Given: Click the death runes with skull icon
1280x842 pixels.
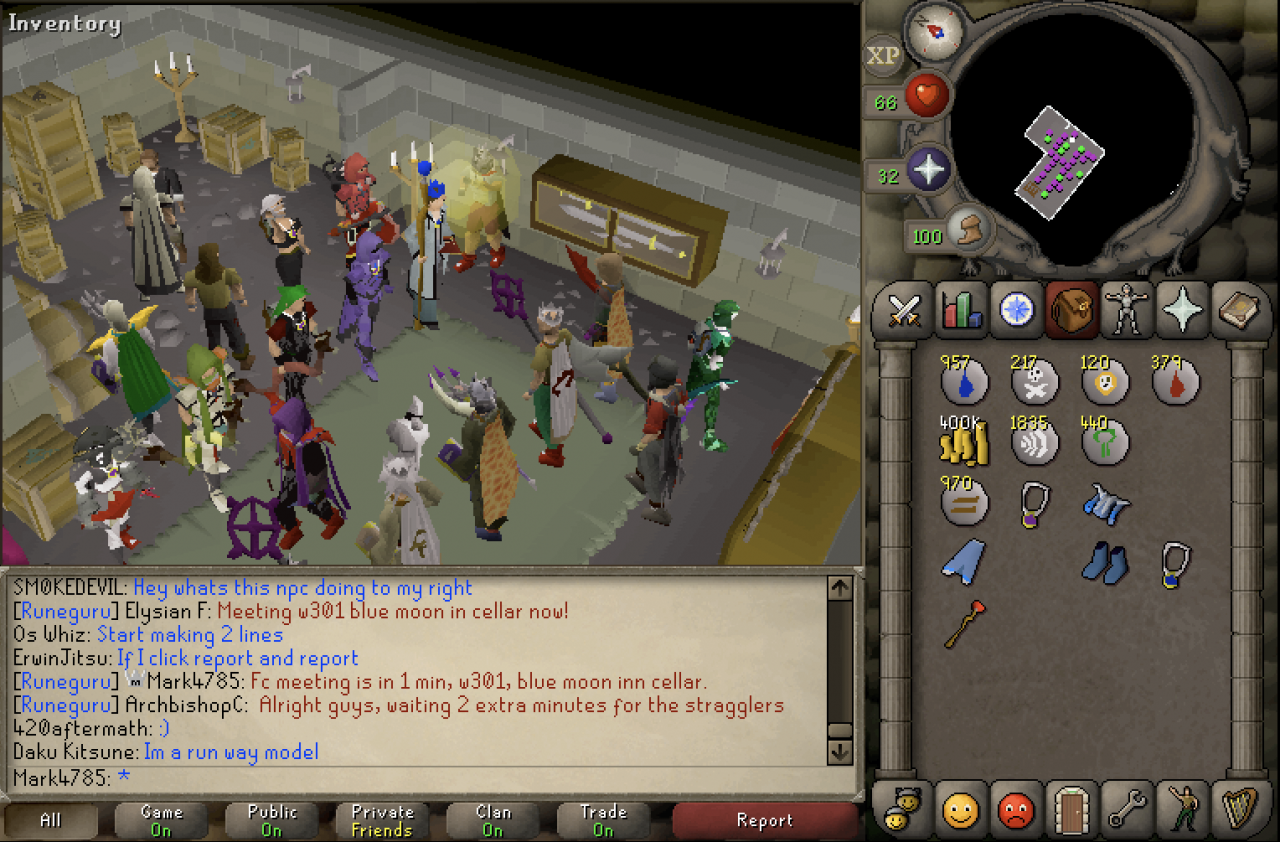Looking at the screenshot, I should [1034, 381].
